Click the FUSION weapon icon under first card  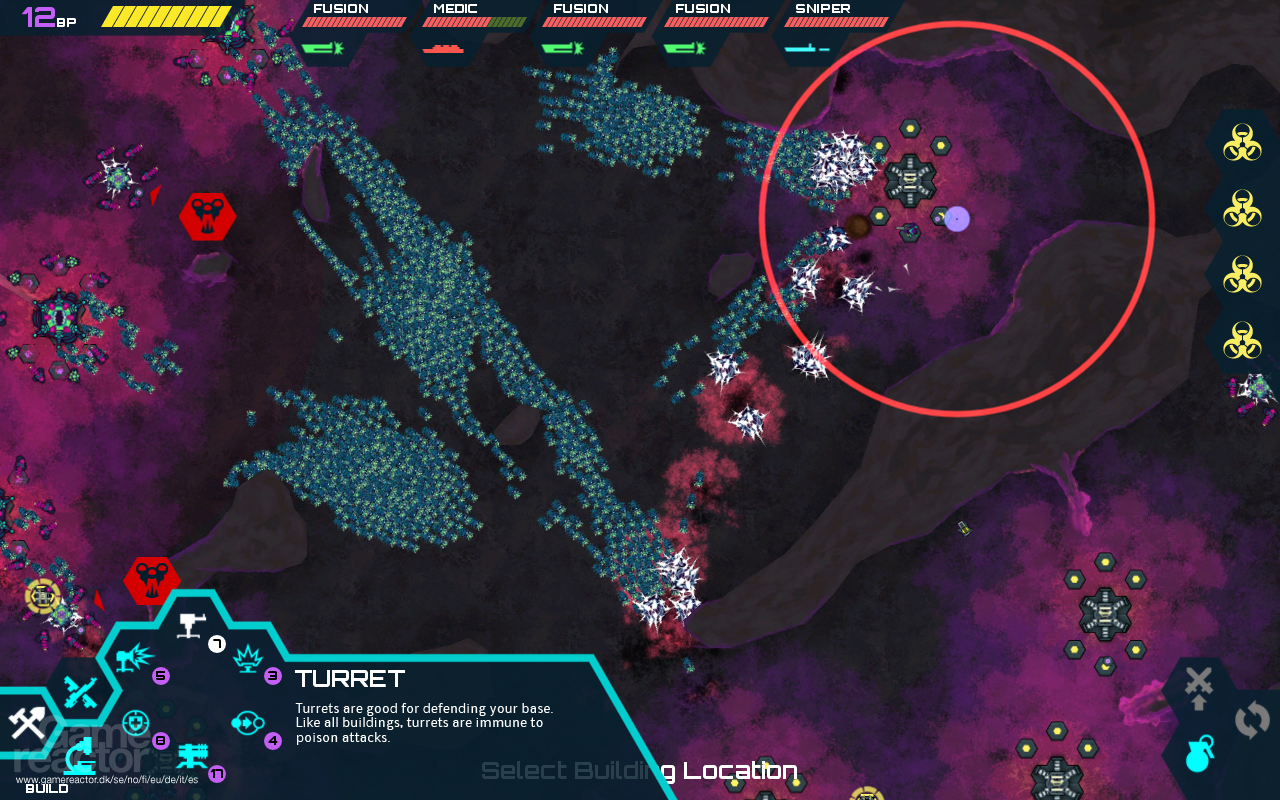pos(322,46)
